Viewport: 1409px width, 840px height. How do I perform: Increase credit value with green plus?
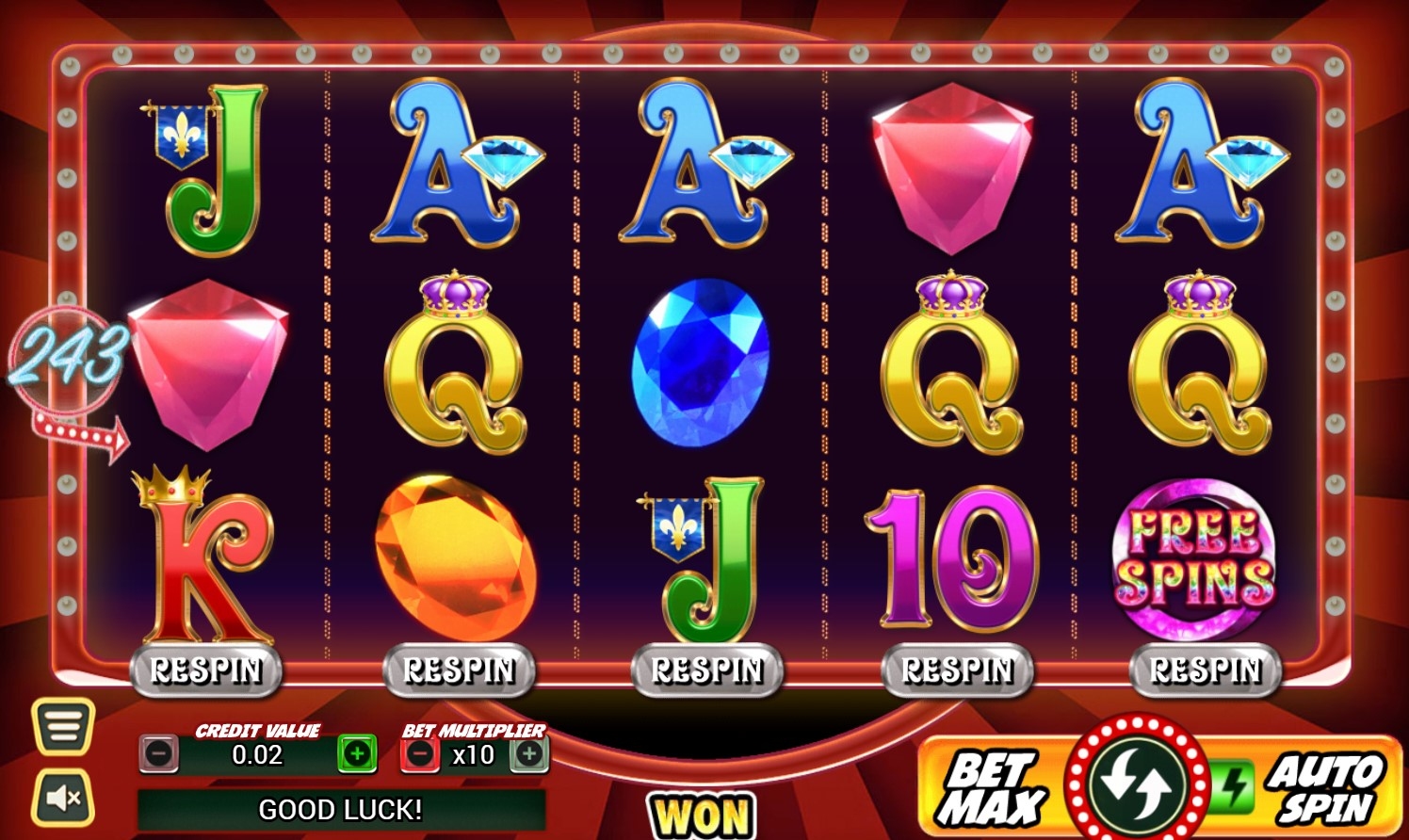pos(357,753)
